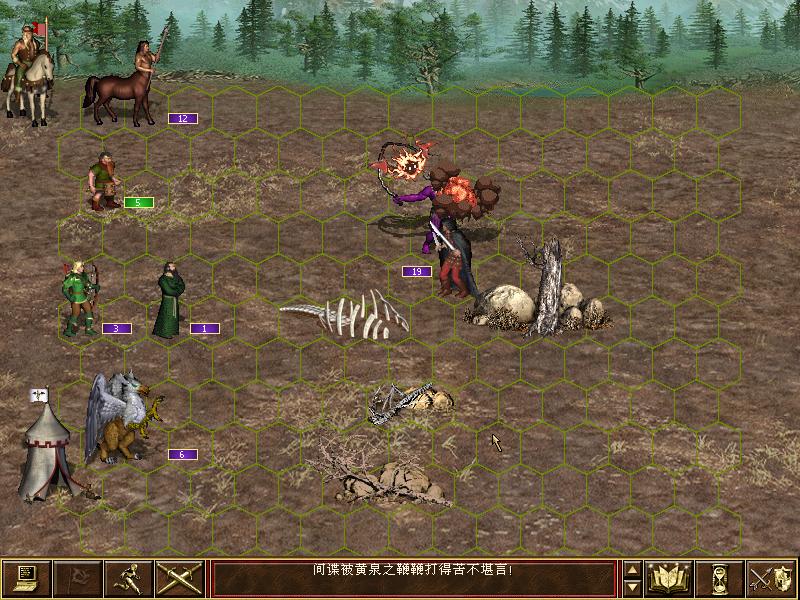Select the green-robed druid stack
The height and width of the screenshot is (600, 800).
pos(170,300)
